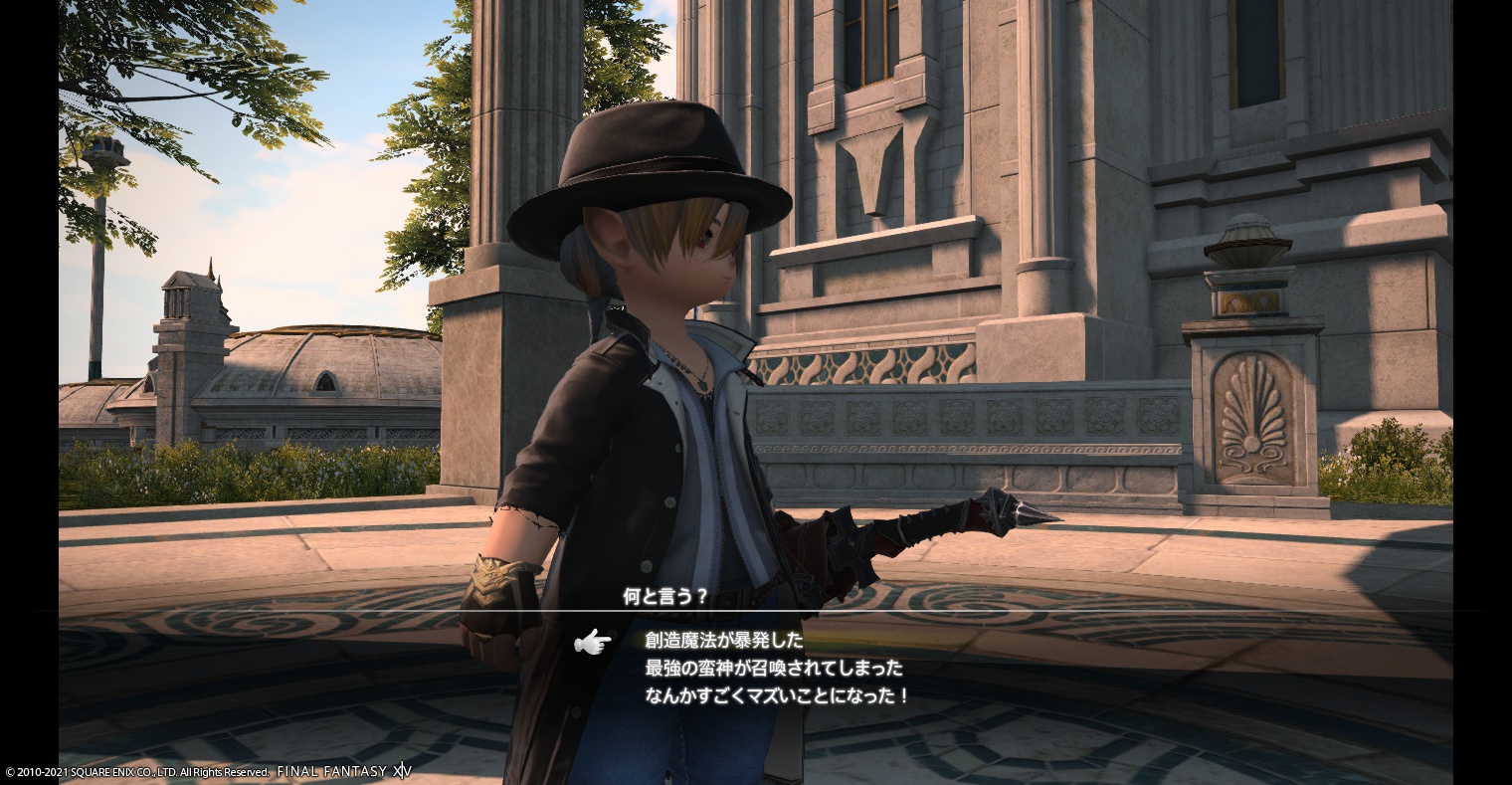The image size is (1512, 785).
Task: Pick the answer なんかすごくマズいことになった！
Action: tap(777, 695)
